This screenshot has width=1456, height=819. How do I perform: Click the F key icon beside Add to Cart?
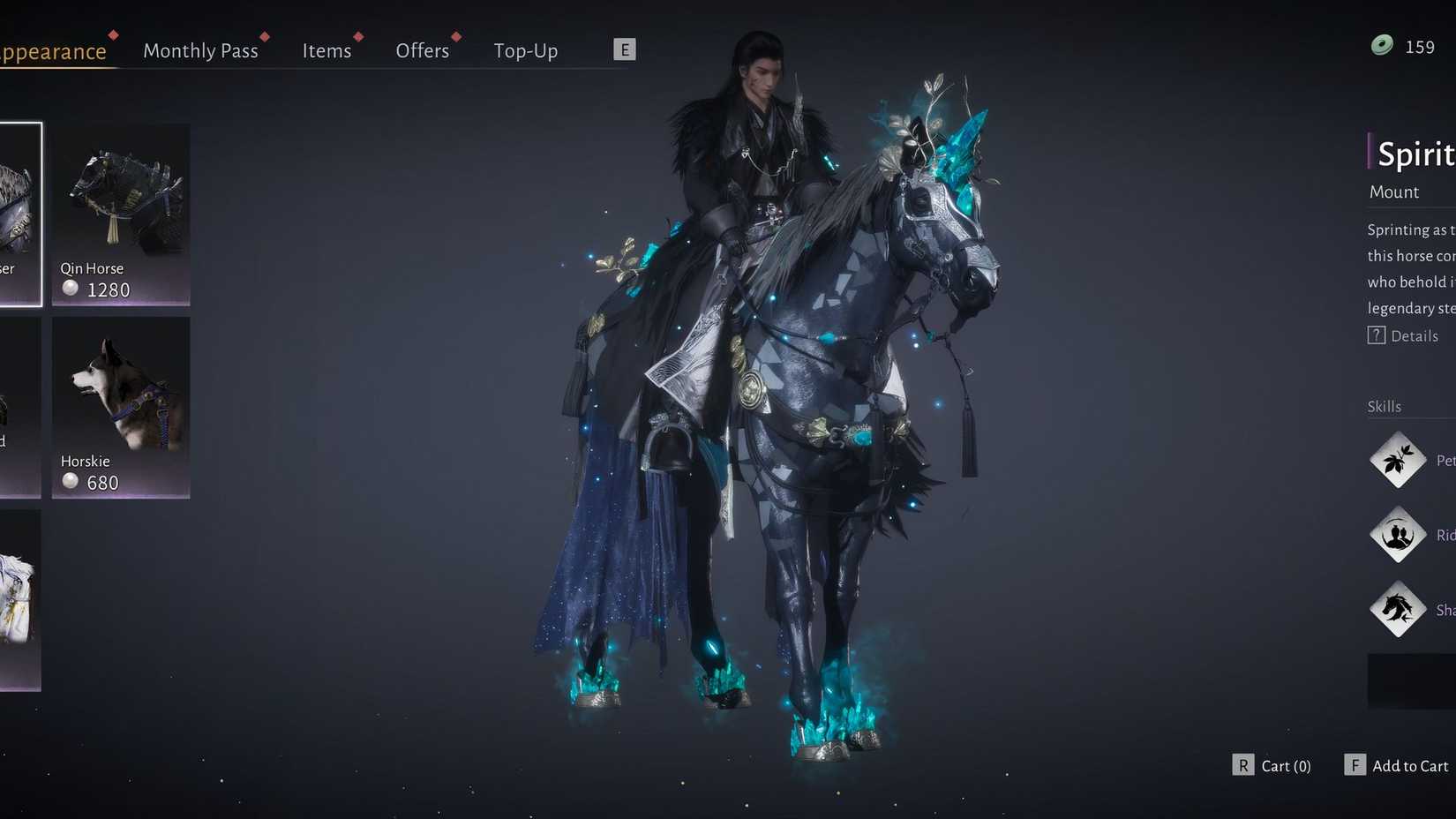point(1355,765)
